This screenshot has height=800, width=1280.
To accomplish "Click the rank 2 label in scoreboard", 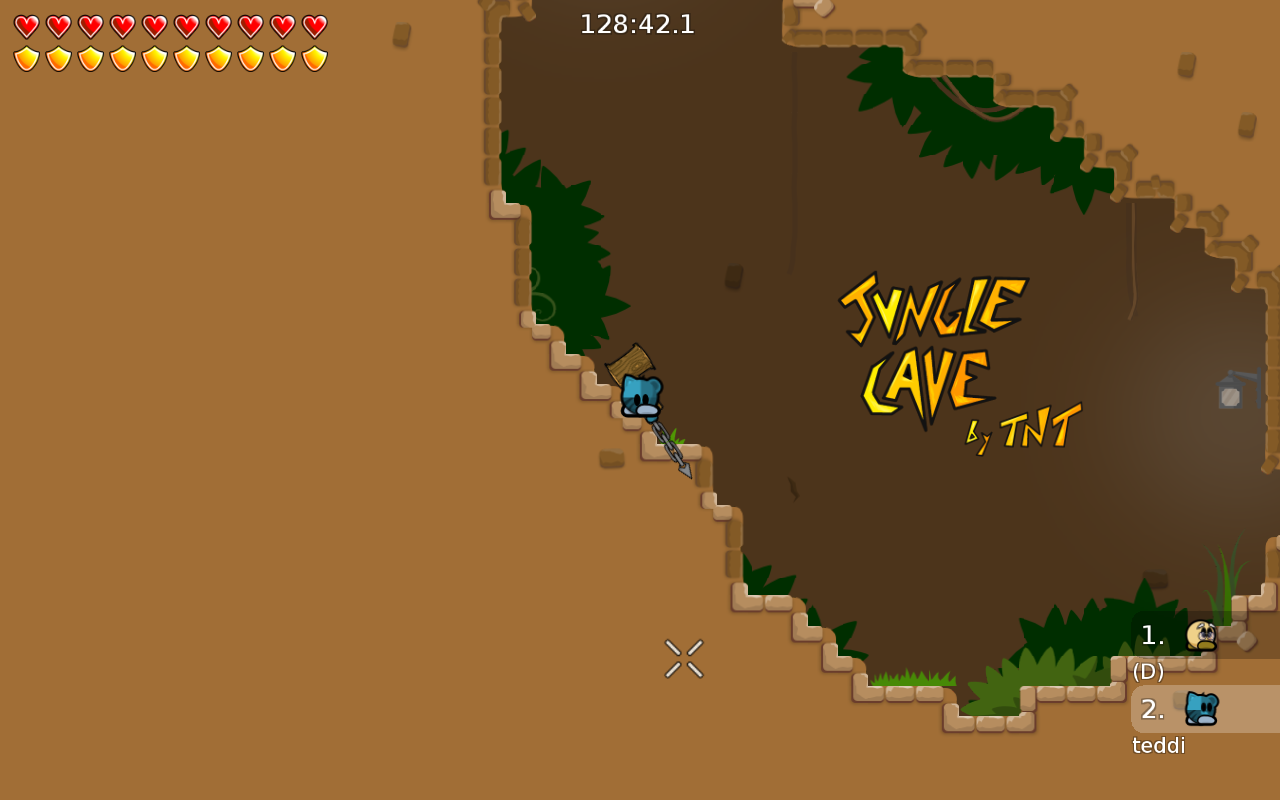I will click(x=1154, y=708).
